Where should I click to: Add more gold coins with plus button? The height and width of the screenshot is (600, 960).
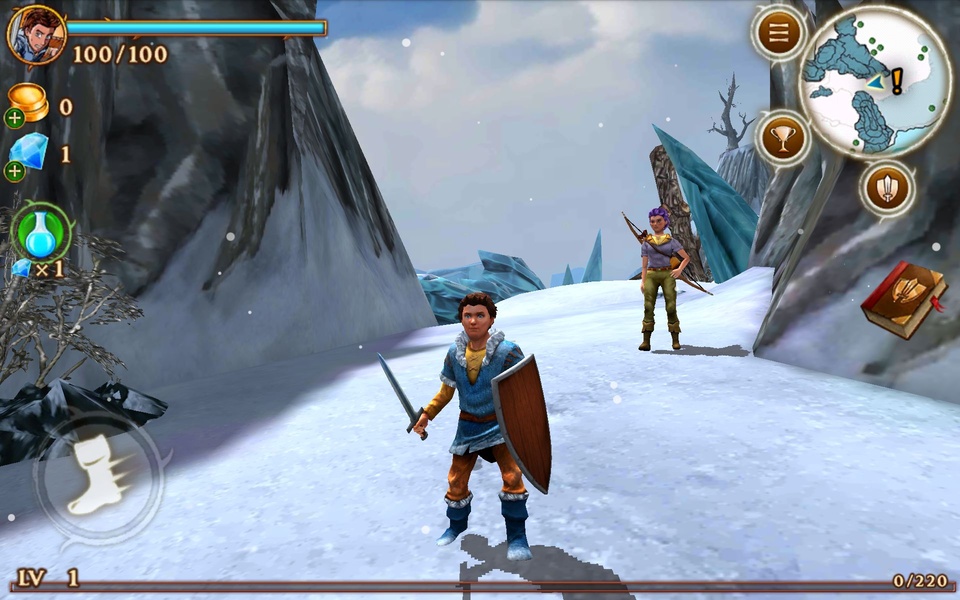coord(14,118)
